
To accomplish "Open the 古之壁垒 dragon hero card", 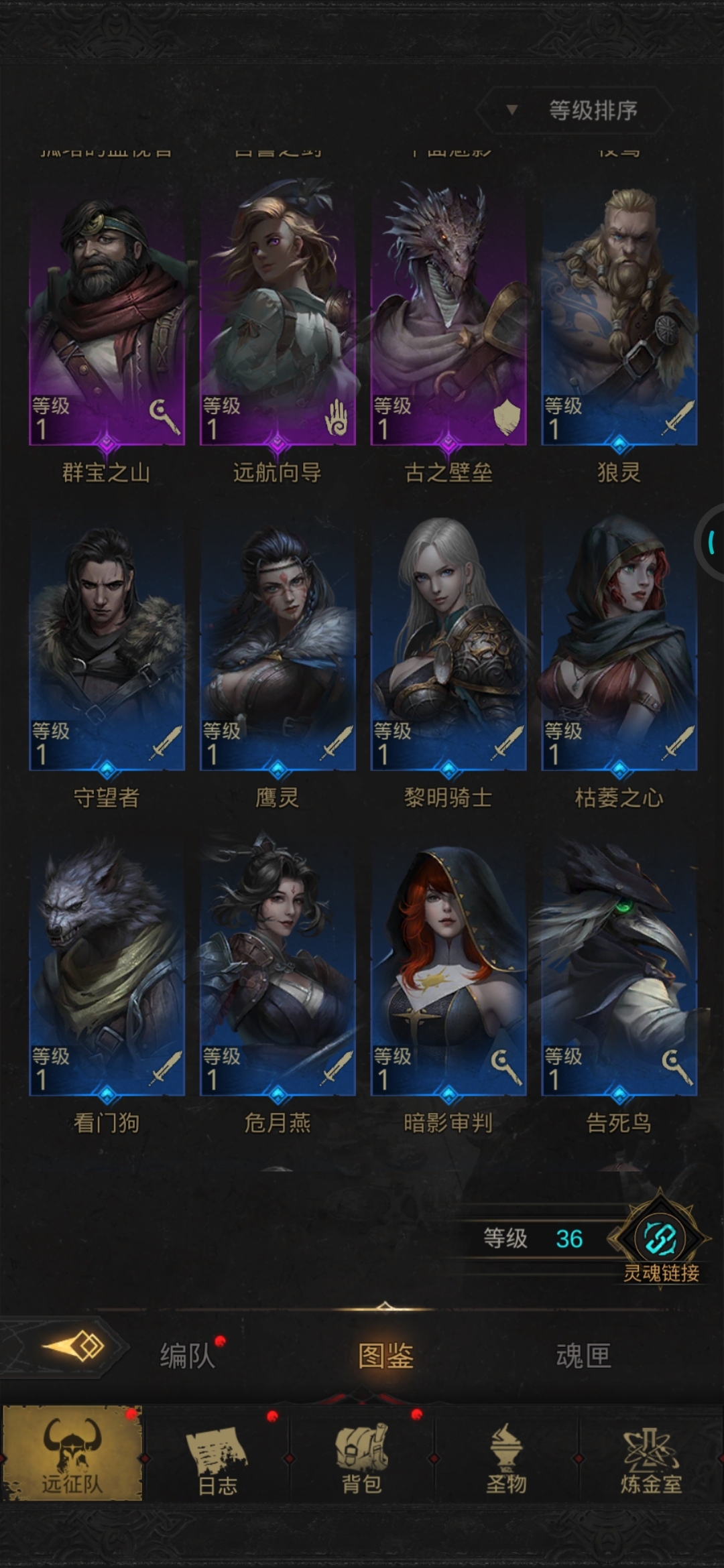I will tap(448, 315).
